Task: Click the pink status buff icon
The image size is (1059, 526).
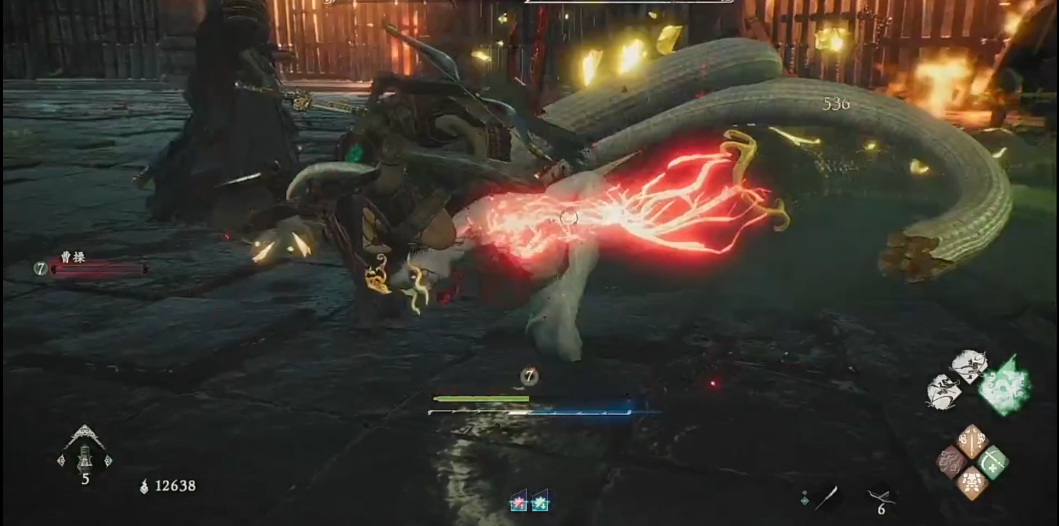Action: tap(518, 502)
